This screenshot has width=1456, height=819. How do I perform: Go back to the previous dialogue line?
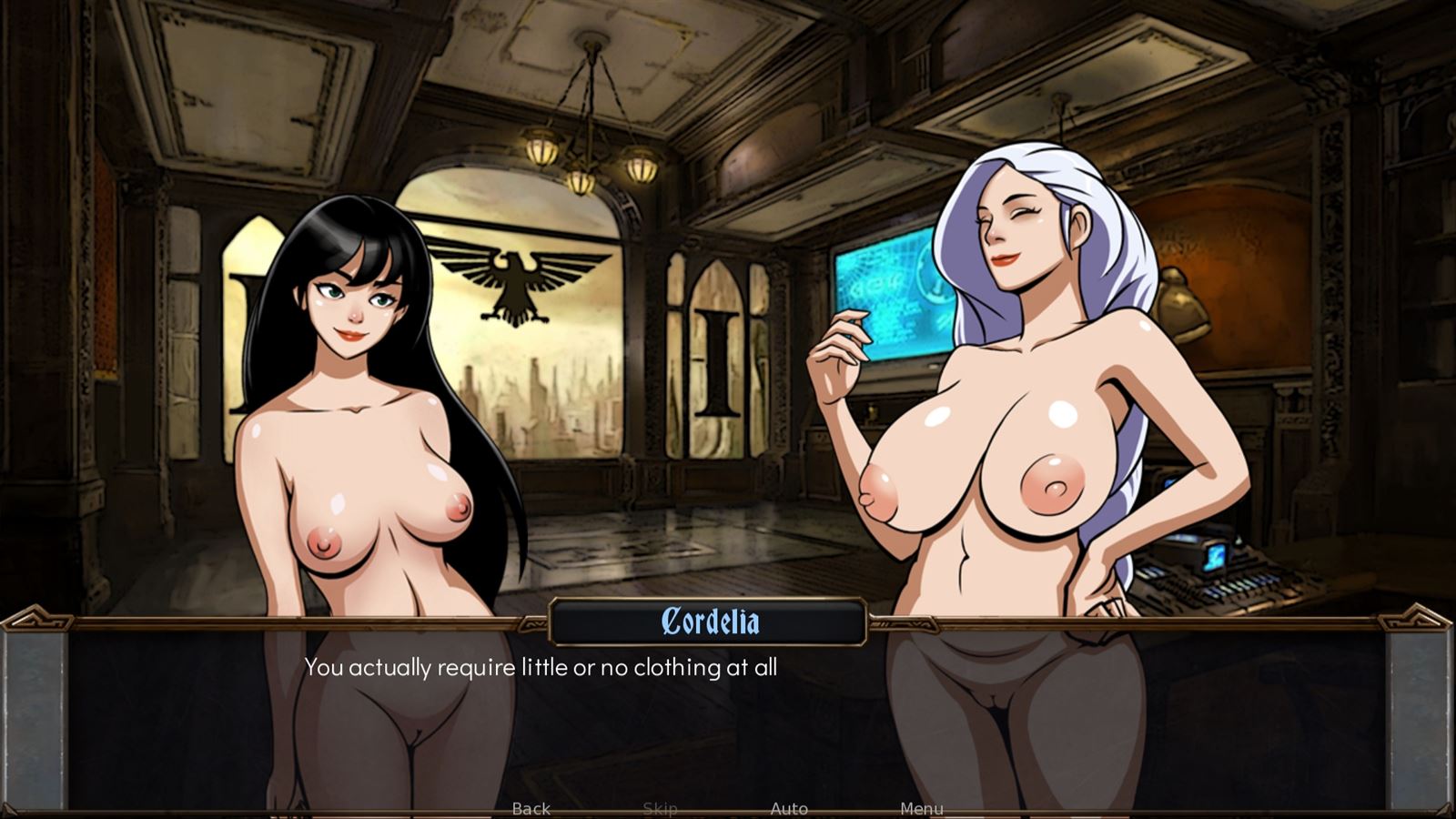(x=531, y=808)
